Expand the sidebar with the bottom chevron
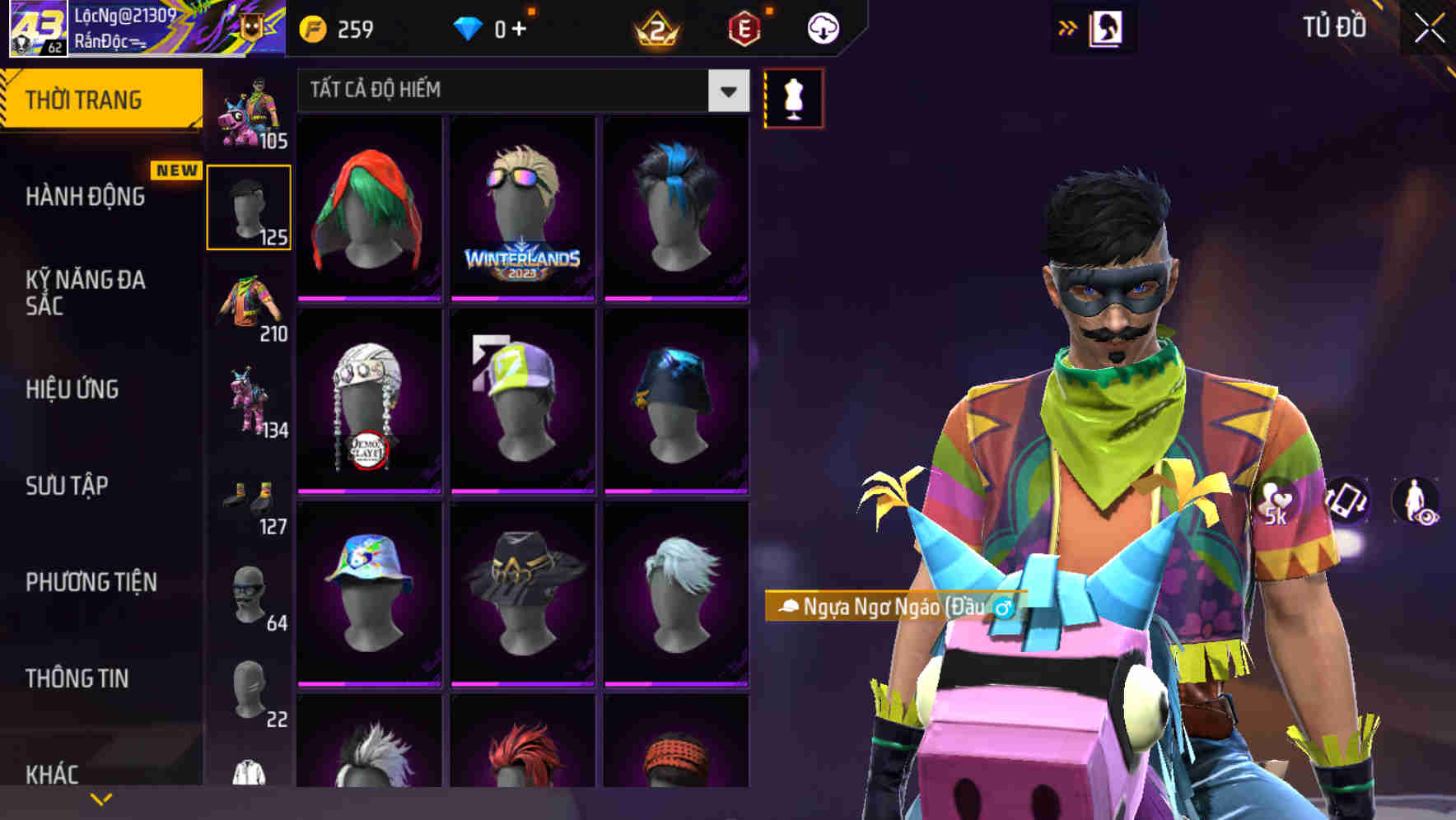1456x820 pixels. [x=99, y=799]
